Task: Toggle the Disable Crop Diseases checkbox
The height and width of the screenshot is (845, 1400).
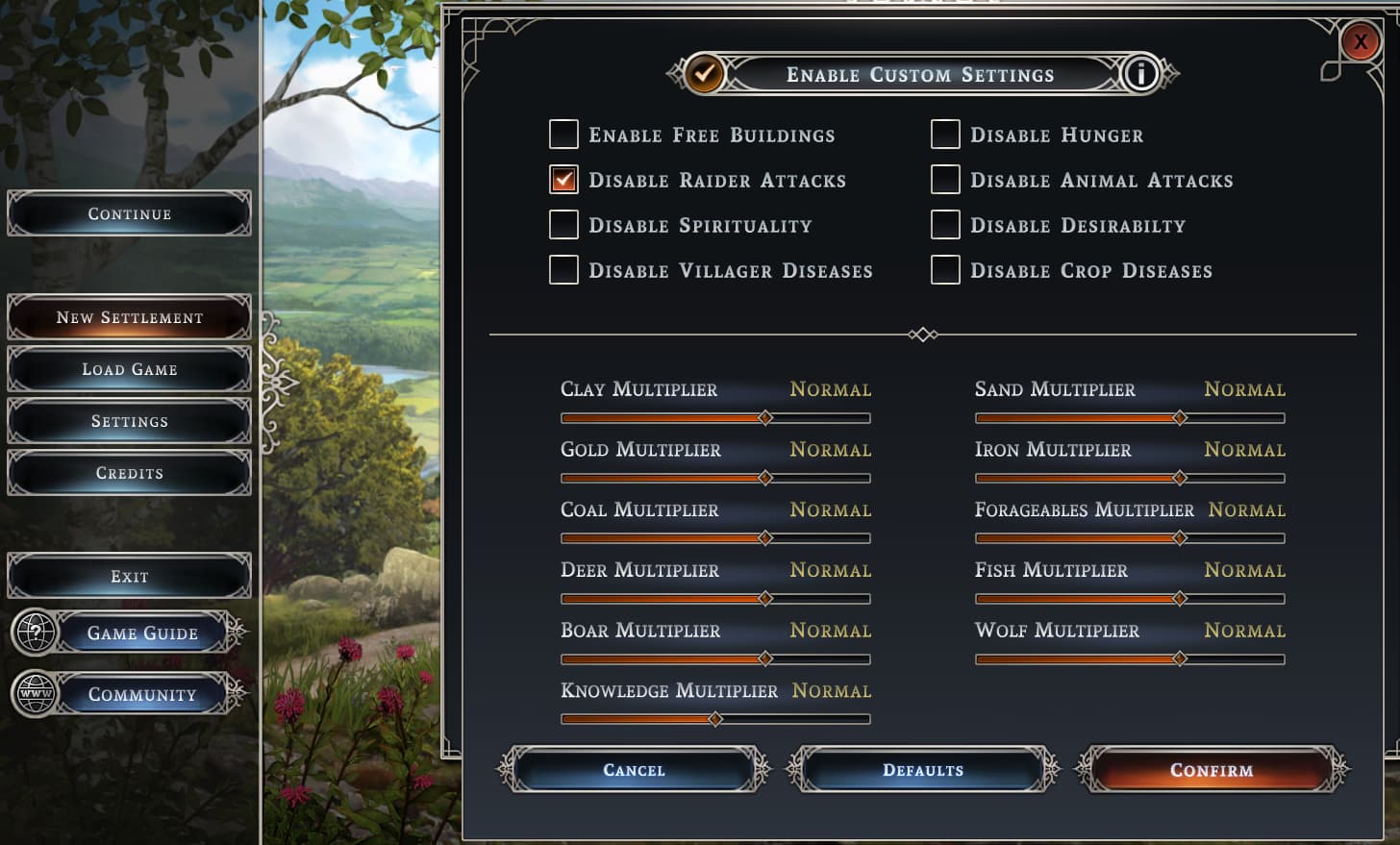Action: 945,270
